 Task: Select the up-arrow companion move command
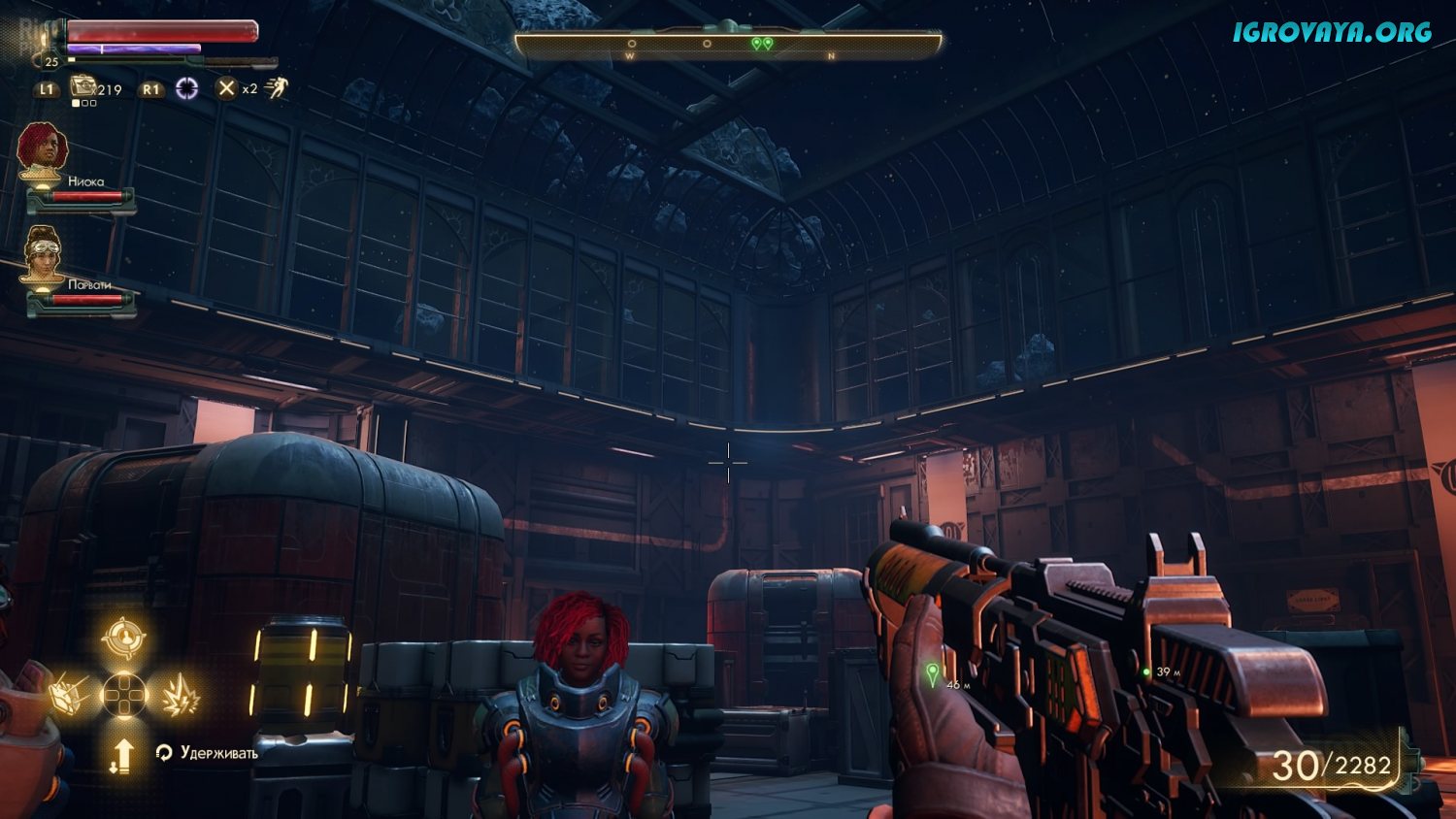pos(123,755)
